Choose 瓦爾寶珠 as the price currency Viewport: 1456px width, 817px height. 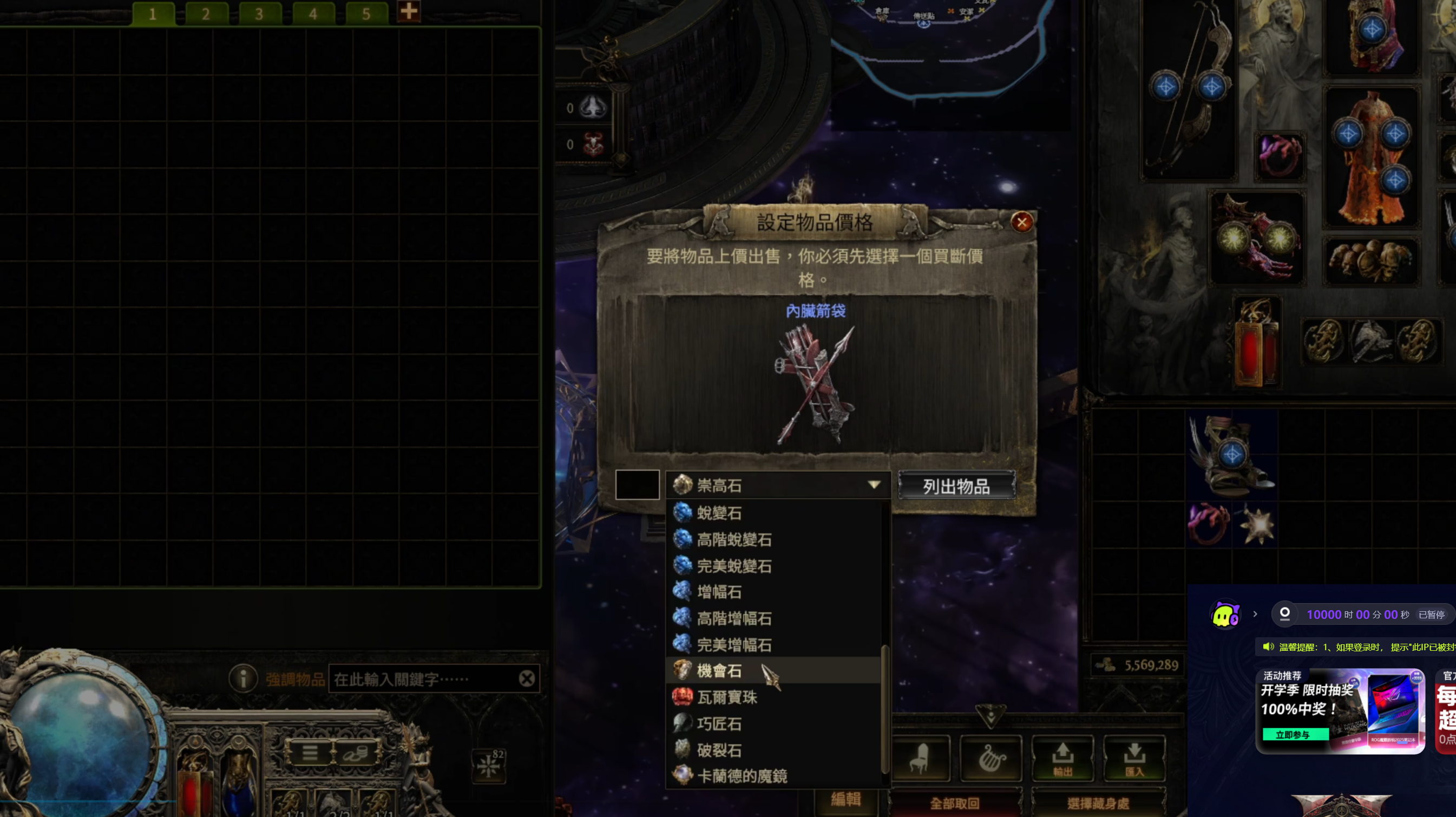click(727, 697)
